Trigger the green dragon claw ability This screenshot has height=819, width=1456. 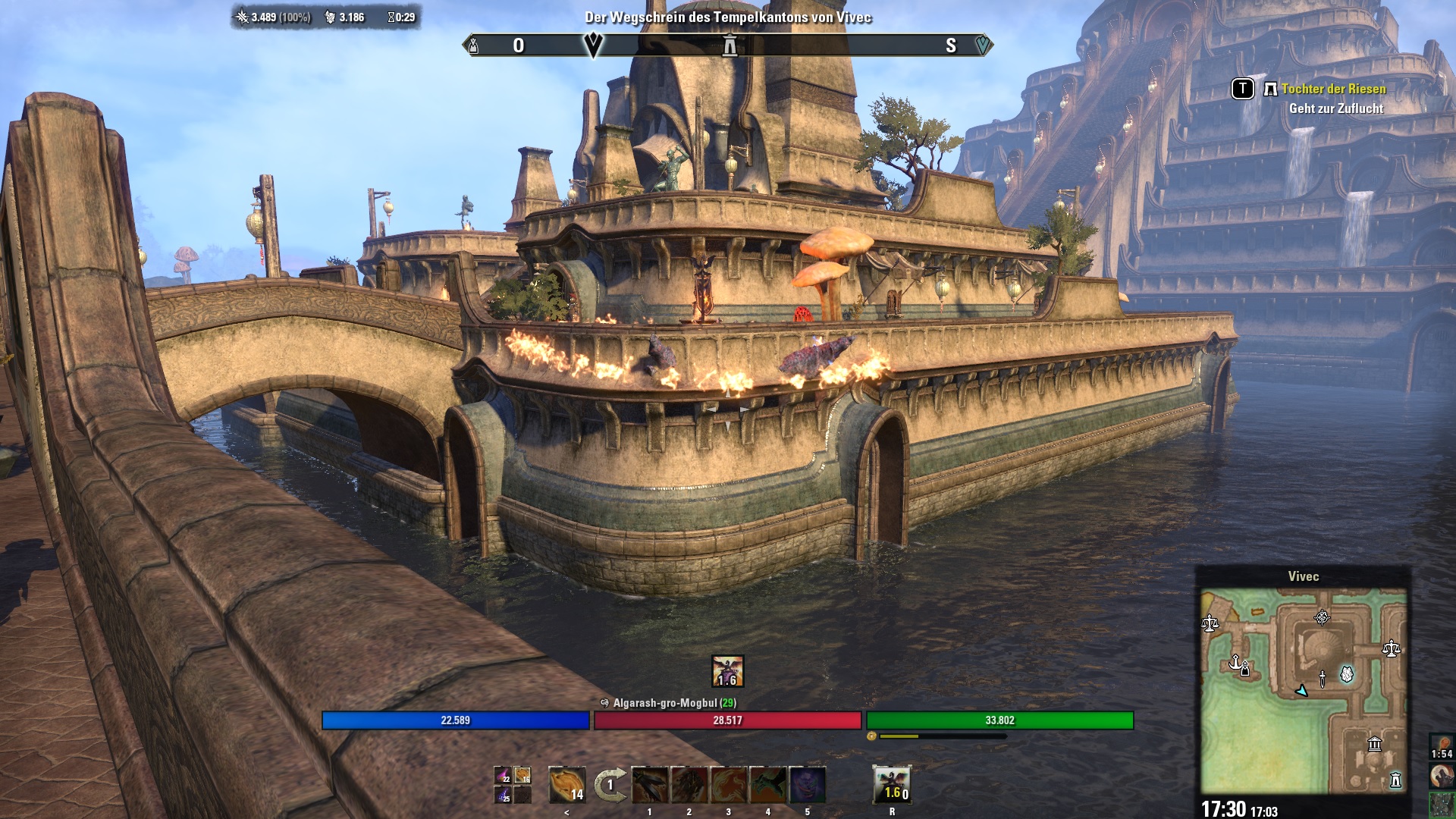768,785
